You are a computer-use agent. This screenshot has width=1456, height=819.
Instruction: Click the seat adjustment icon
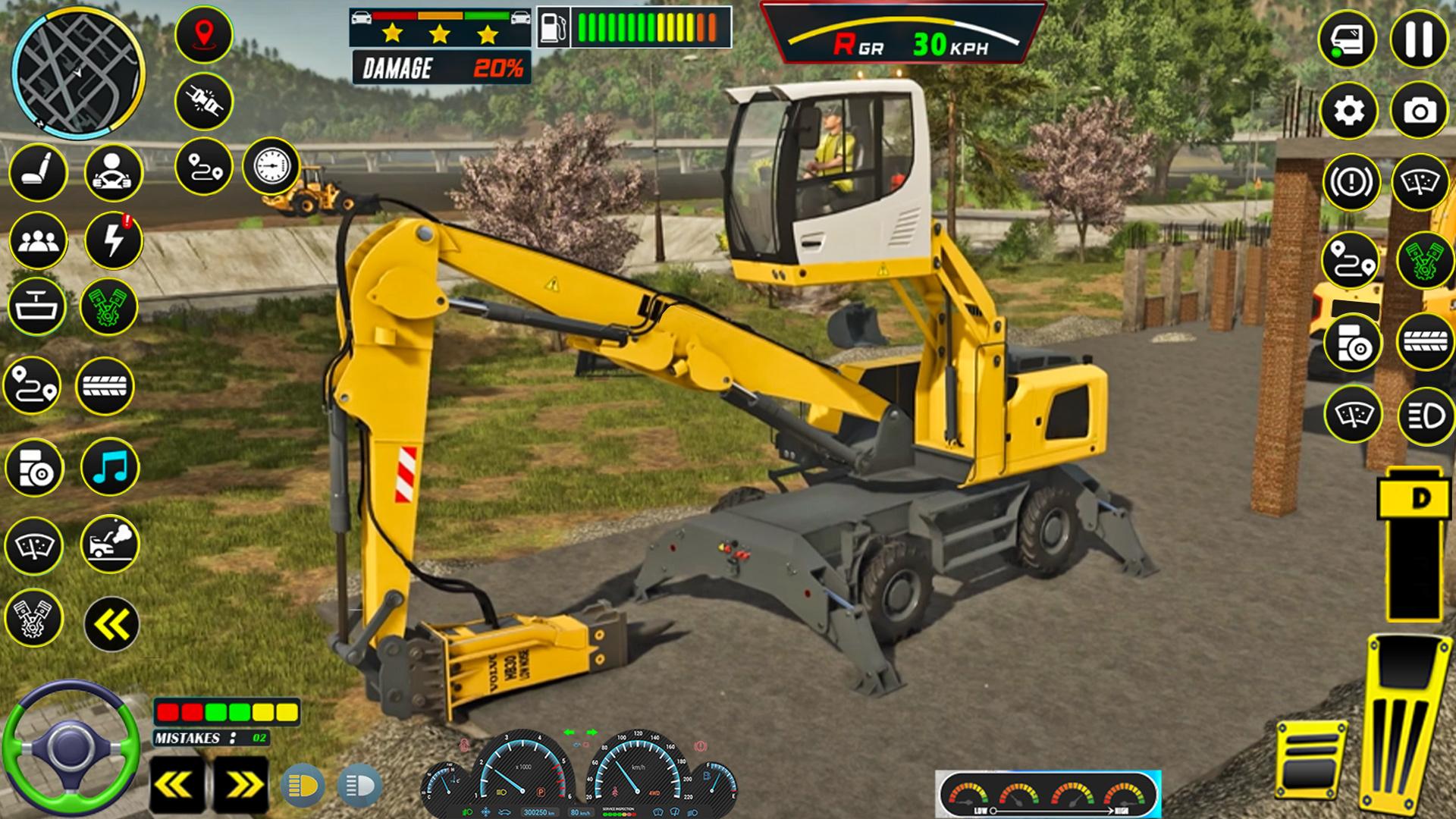37,173
